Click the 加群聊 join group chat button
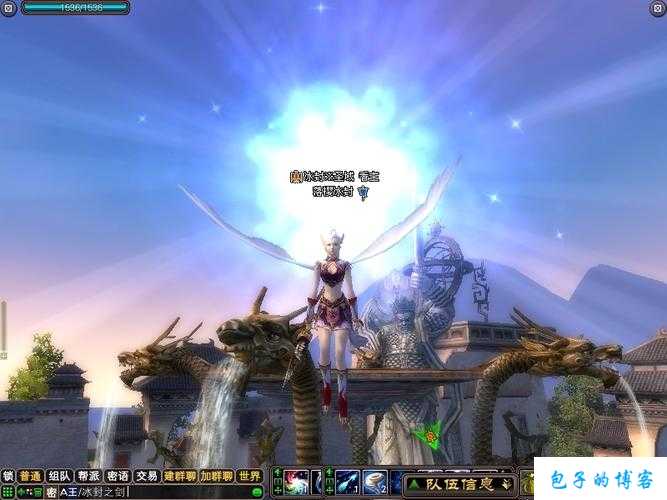Viewport: 667px width, 500px height. click(216, 476)
